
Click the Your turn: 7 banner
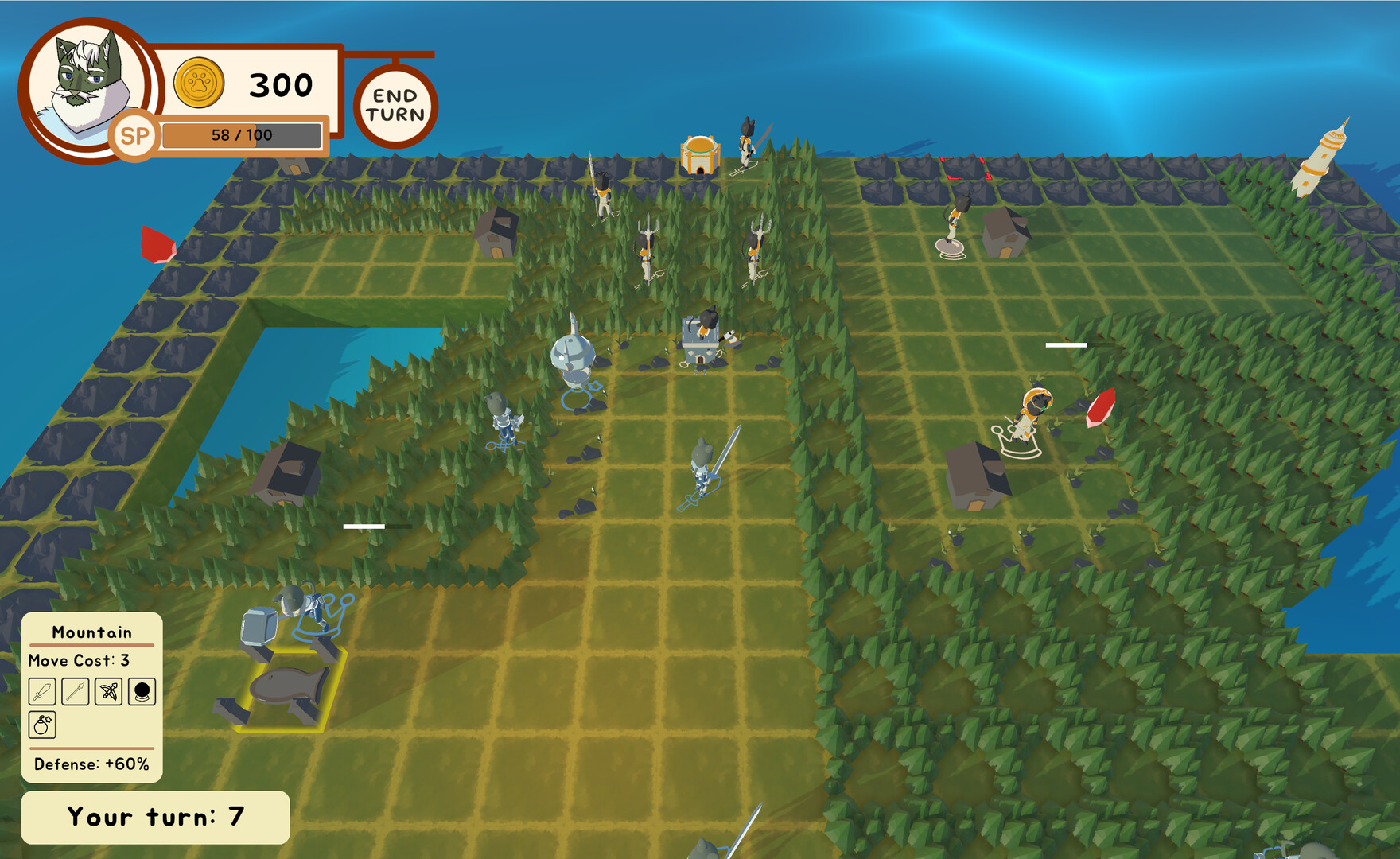click(x=156, y=814)
